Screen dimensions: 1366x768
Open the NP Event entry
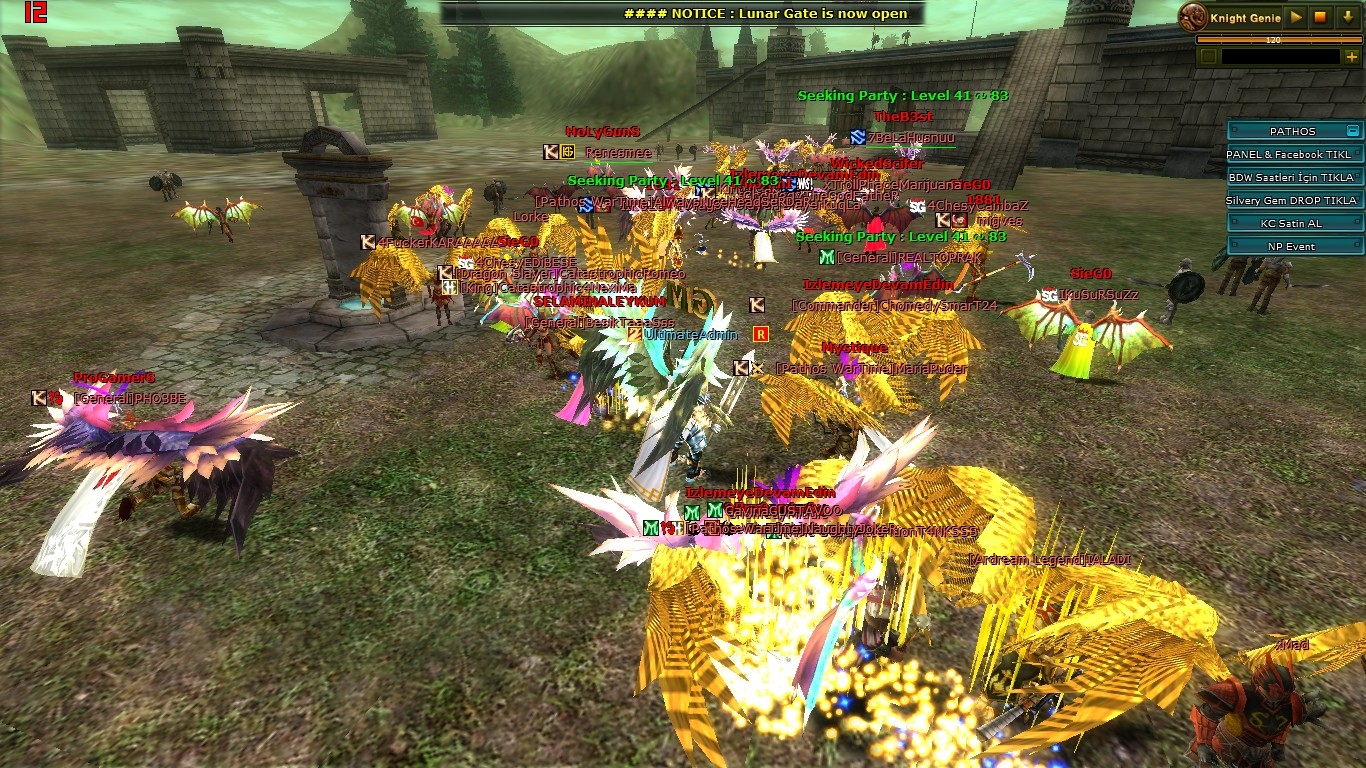pos(1294,246)
